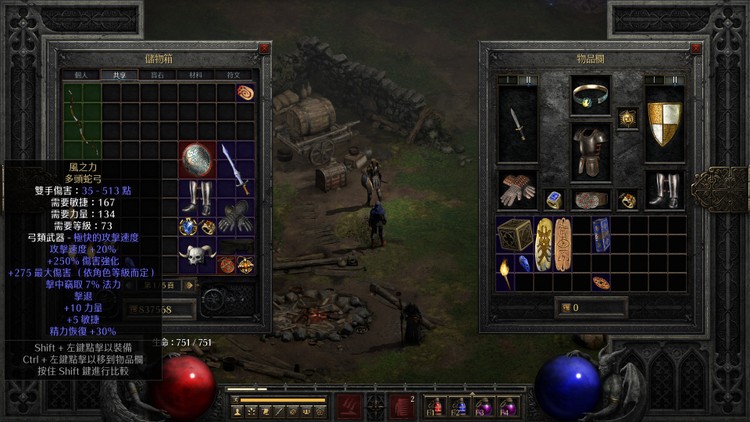Click the equipped body armor slot
The width and height of the screenshot is (750, 422).
[591, 152]
